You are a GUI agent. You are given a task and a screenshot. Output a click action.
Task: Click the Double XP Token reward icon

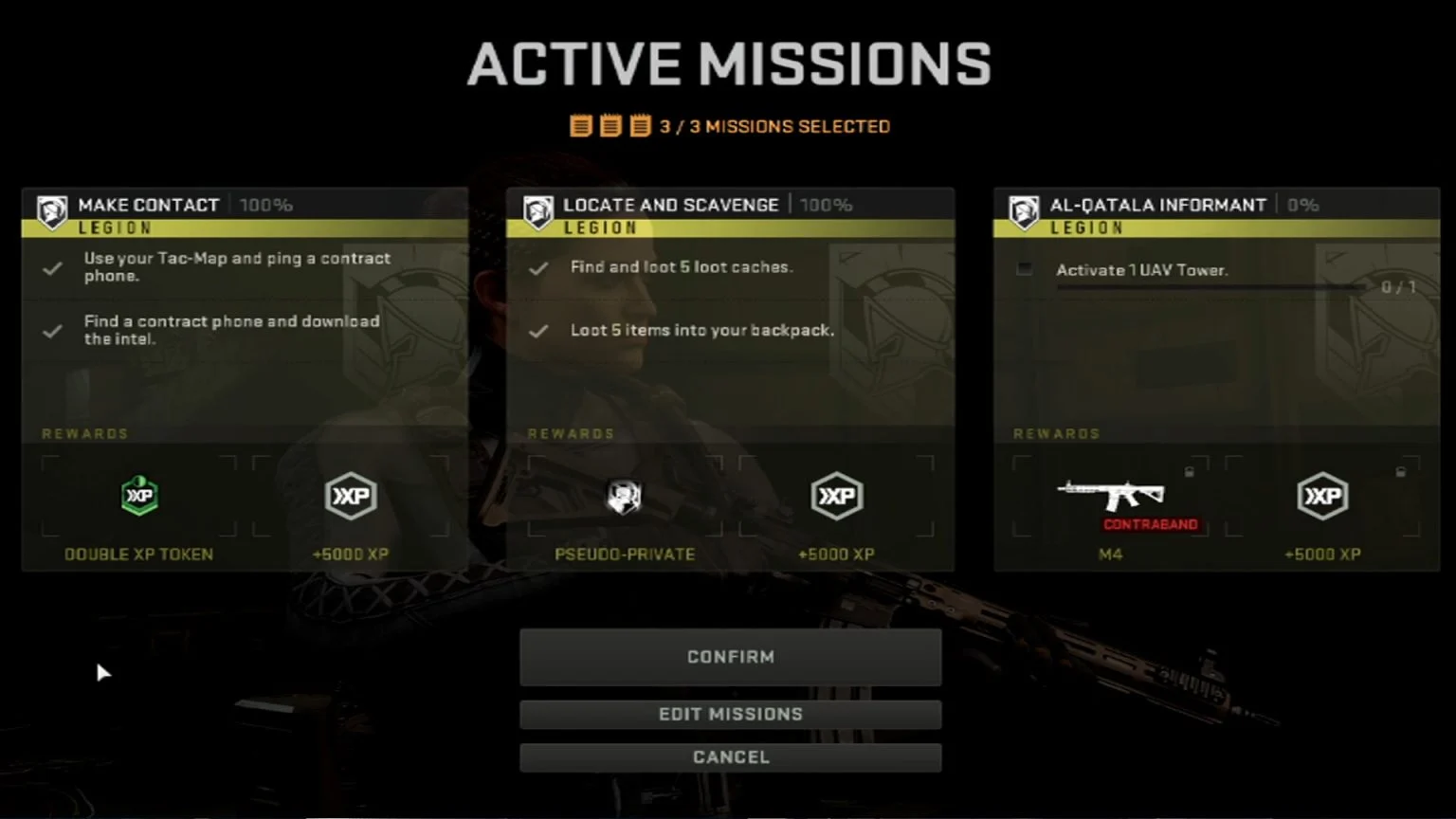pyautogui.click(x=139, y=496)
